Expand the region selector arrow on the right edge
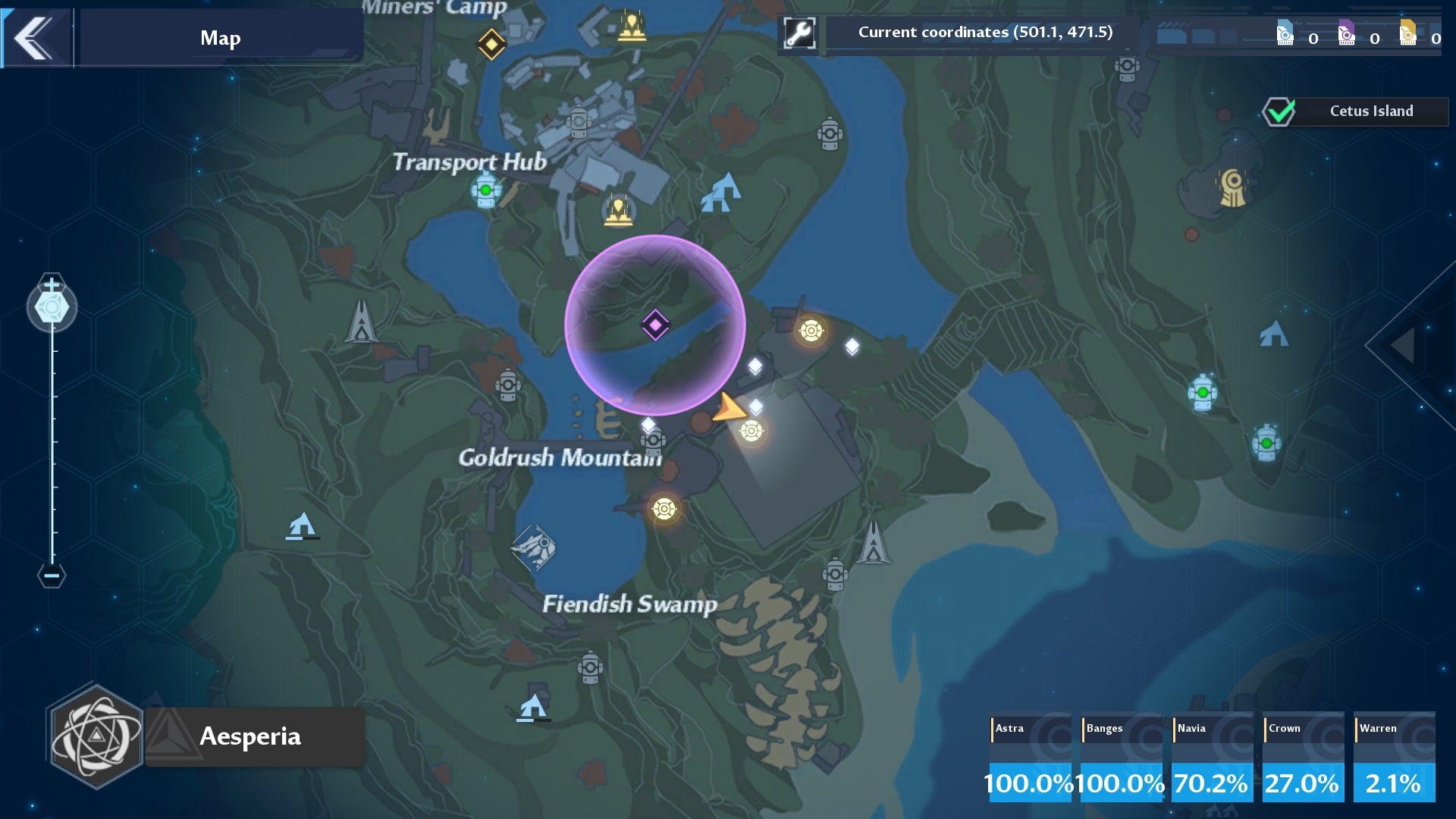 (x=1401, y=346)
